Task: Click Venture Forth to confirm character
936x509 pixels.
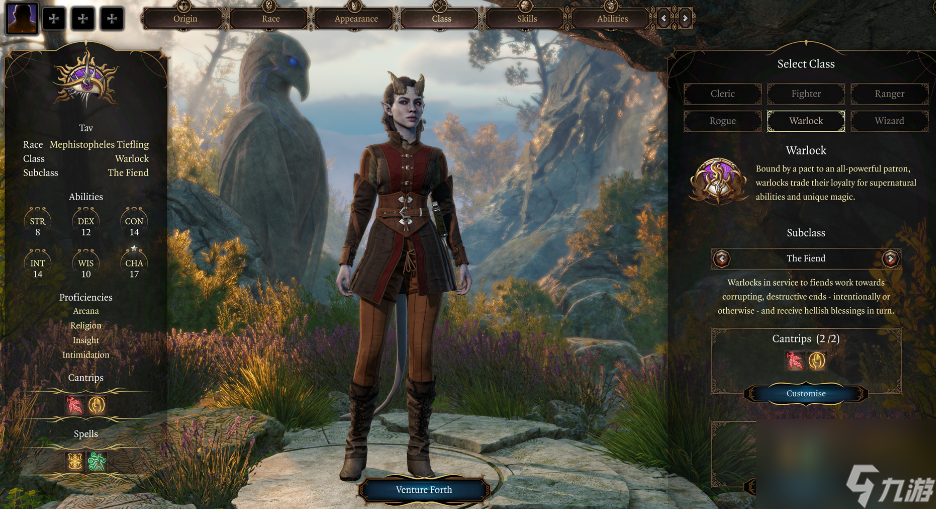Action: pyautogui.click(x=424, y=490)
